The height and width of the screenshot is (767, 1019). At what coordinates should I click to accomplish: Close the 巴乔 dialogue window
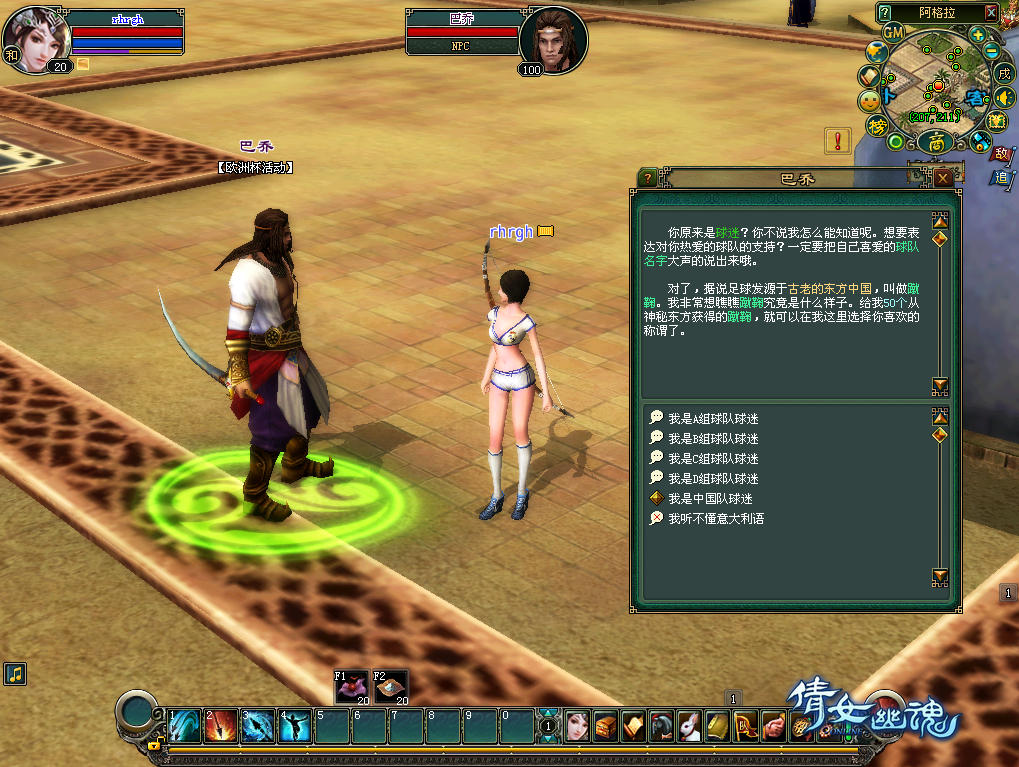click(x=943, y=178)
